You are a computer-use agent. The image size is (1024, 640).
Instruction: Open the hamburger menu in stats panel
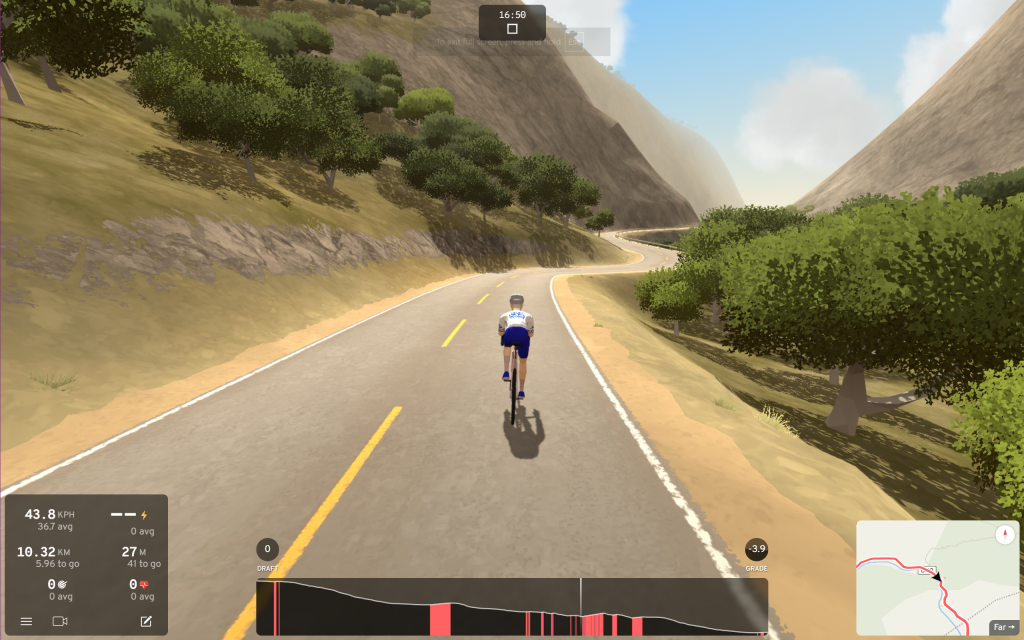(x=26, y=622)
